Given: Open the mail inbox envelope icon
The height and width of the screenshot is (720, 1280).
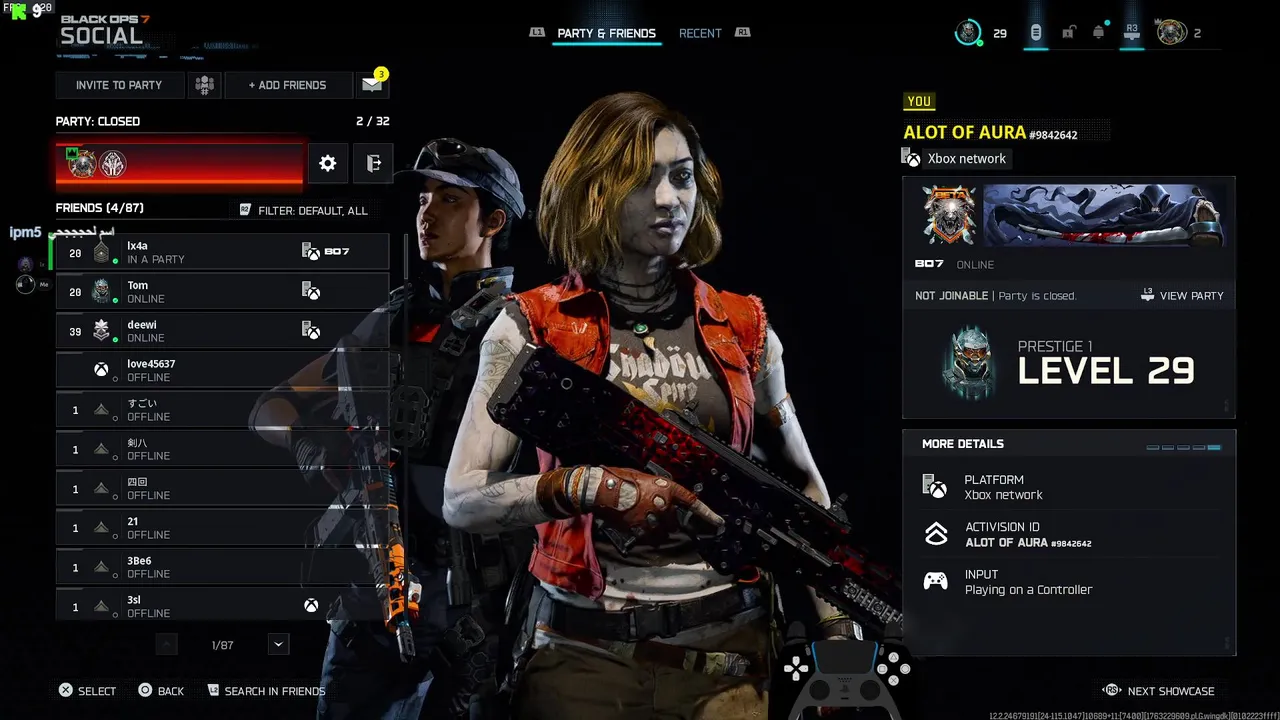Looking at the screenshot, I should click(x=372, y=85).
